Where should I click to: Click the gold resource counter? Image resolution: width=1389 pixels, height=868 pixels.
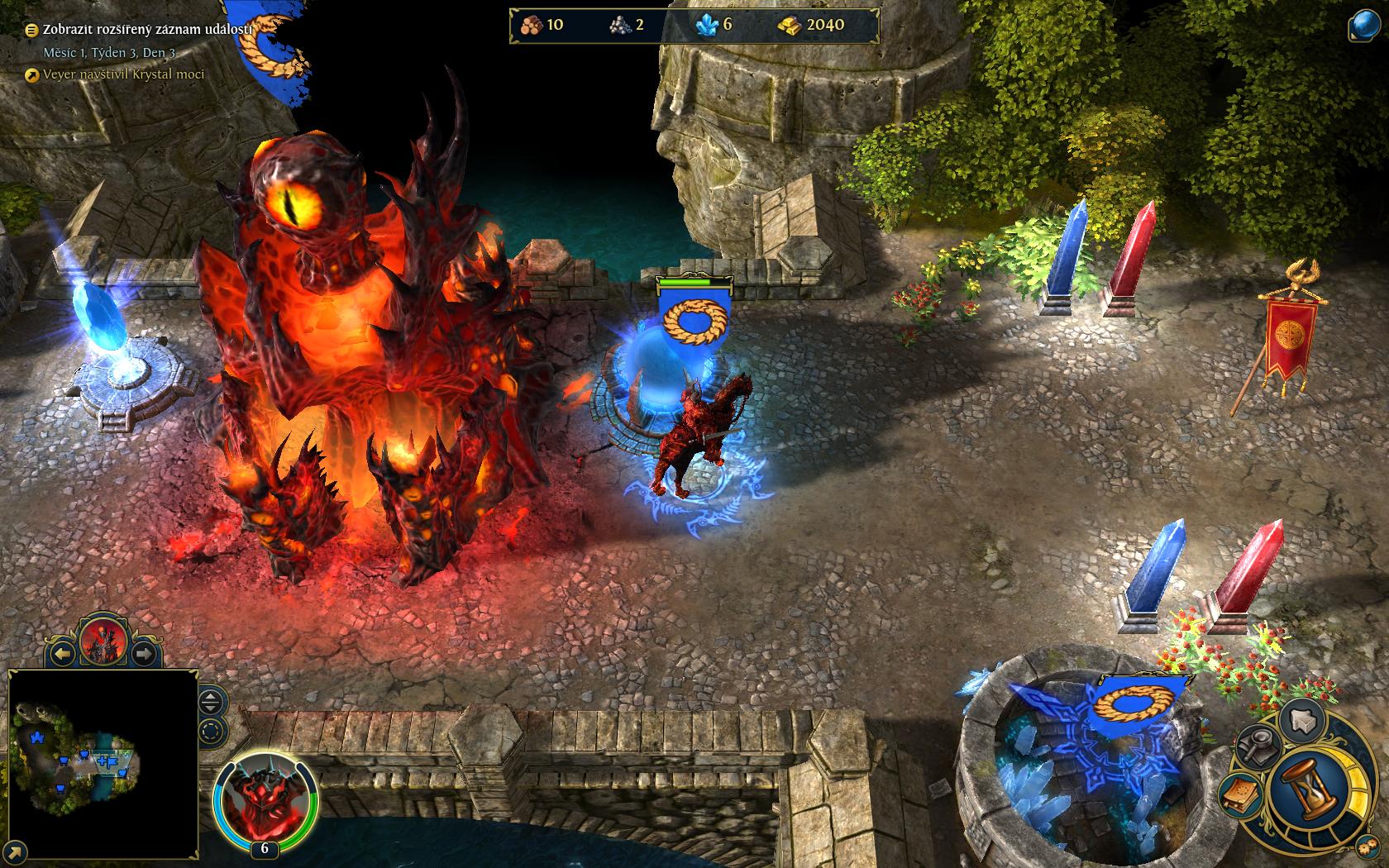click(811, 26)
